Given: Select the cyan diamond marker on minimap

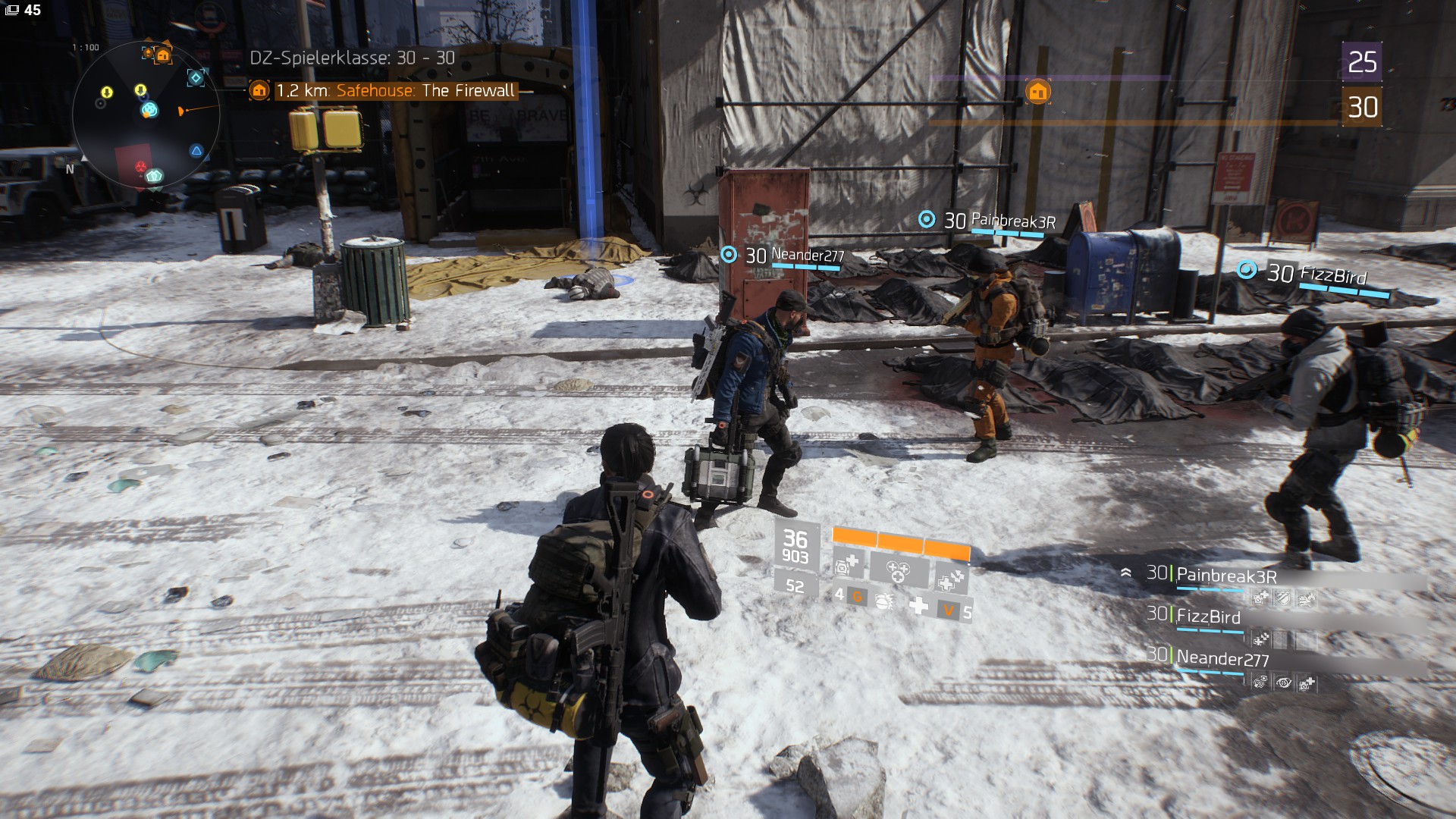Looking at the screenshot, I should pyautogui.click(x=196, y=77).
